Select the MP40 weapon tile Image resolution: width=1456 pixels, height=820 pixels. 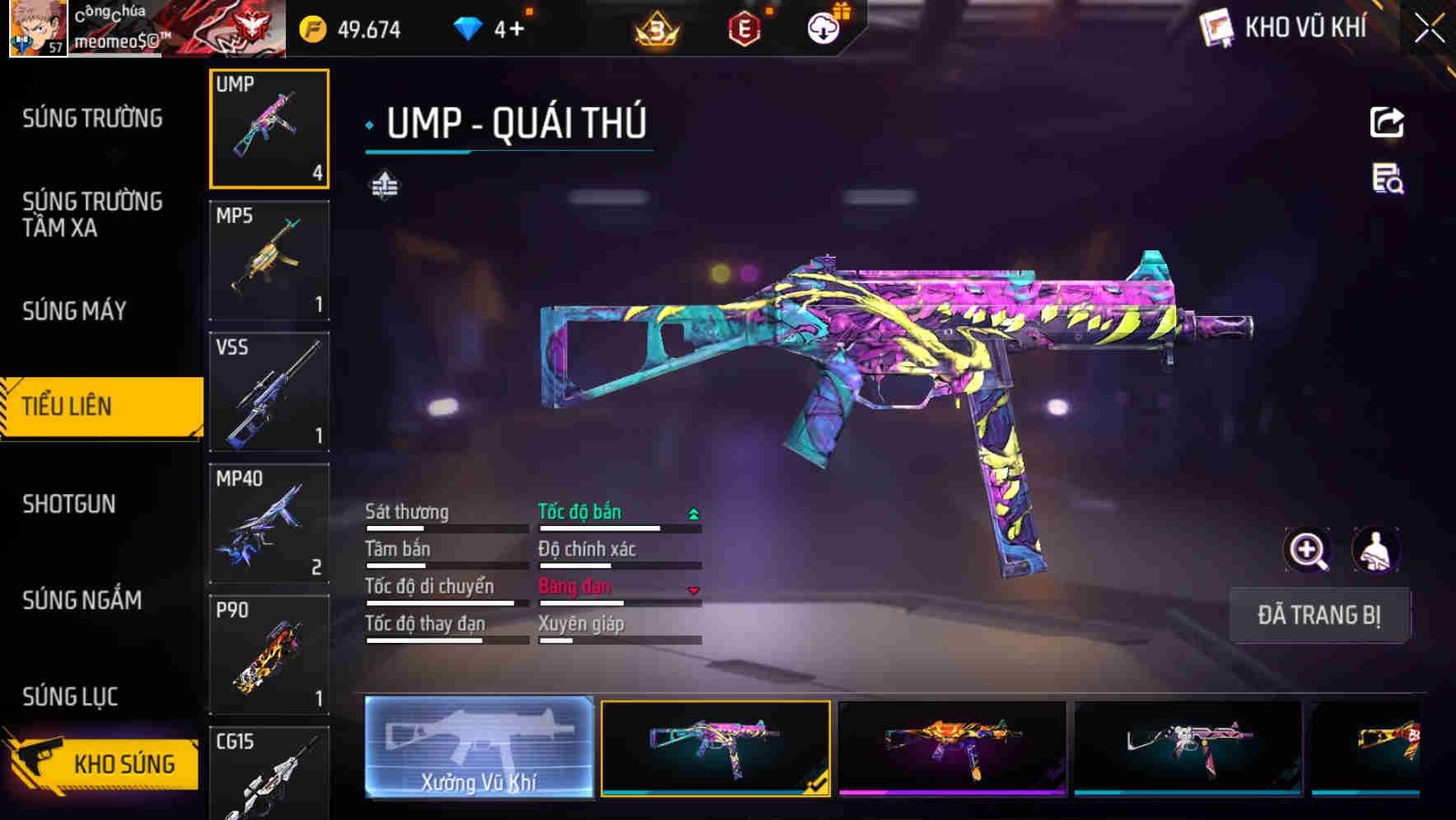(x=269, y=524)
